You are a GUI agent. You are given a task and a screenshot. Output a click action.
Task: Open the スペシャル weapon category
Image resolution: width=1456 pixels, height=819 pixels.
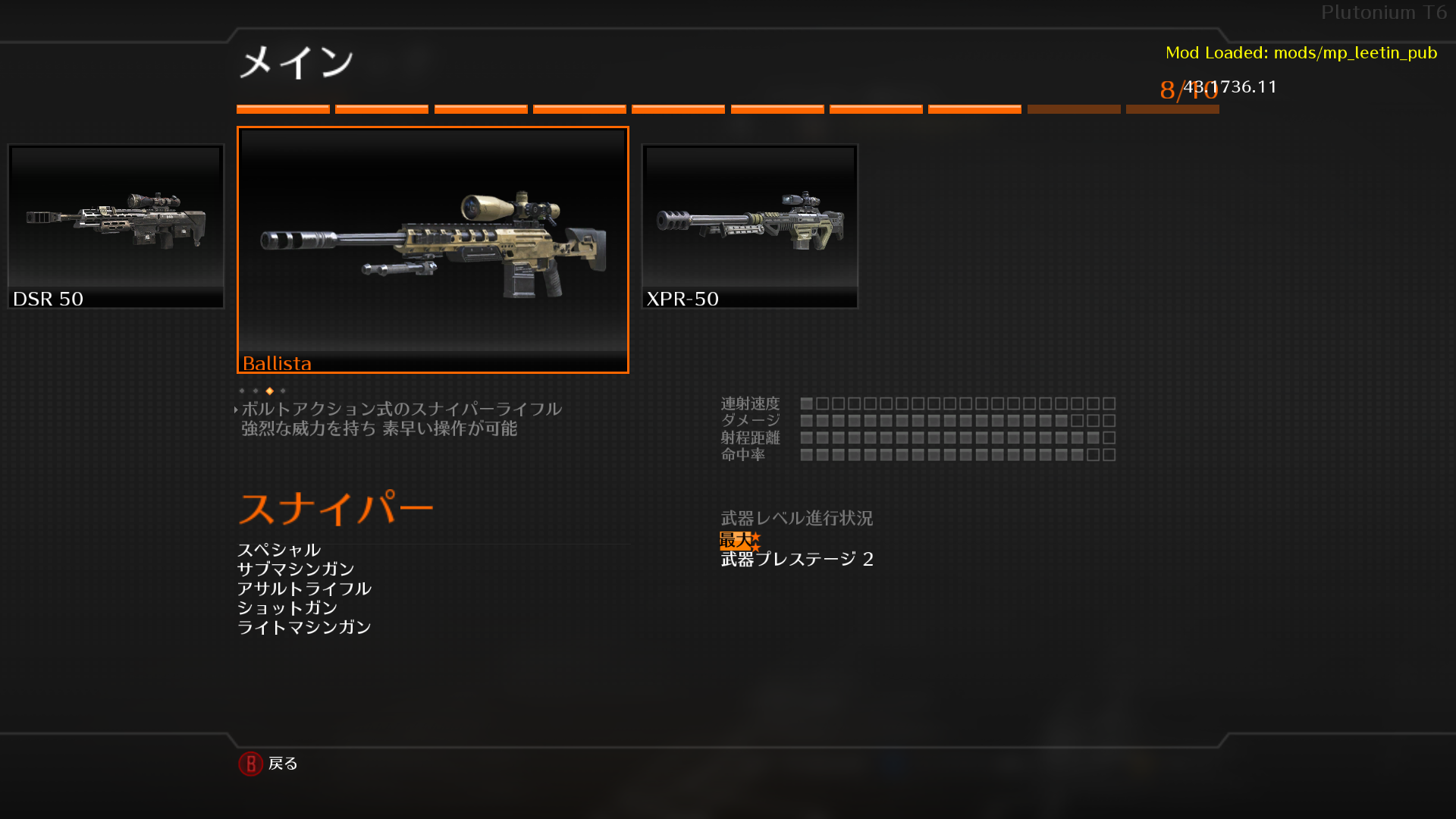coord(279,550)
